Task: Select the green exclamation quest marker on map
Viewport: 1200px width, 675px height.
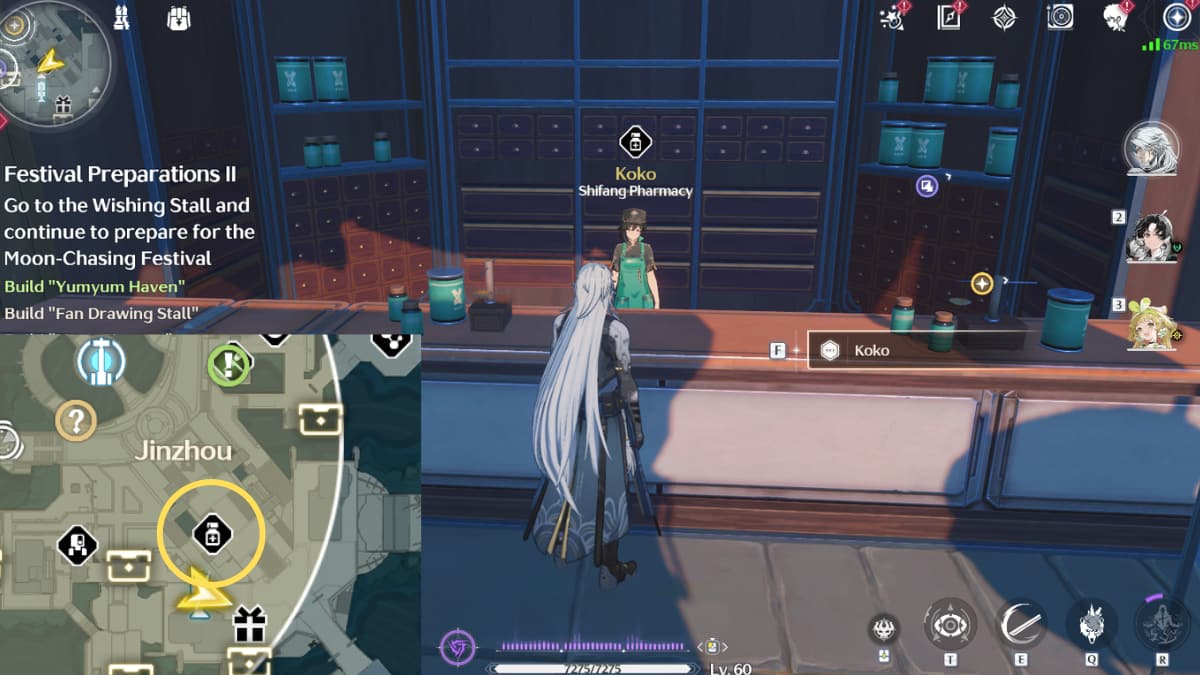Action: (228, 364)
